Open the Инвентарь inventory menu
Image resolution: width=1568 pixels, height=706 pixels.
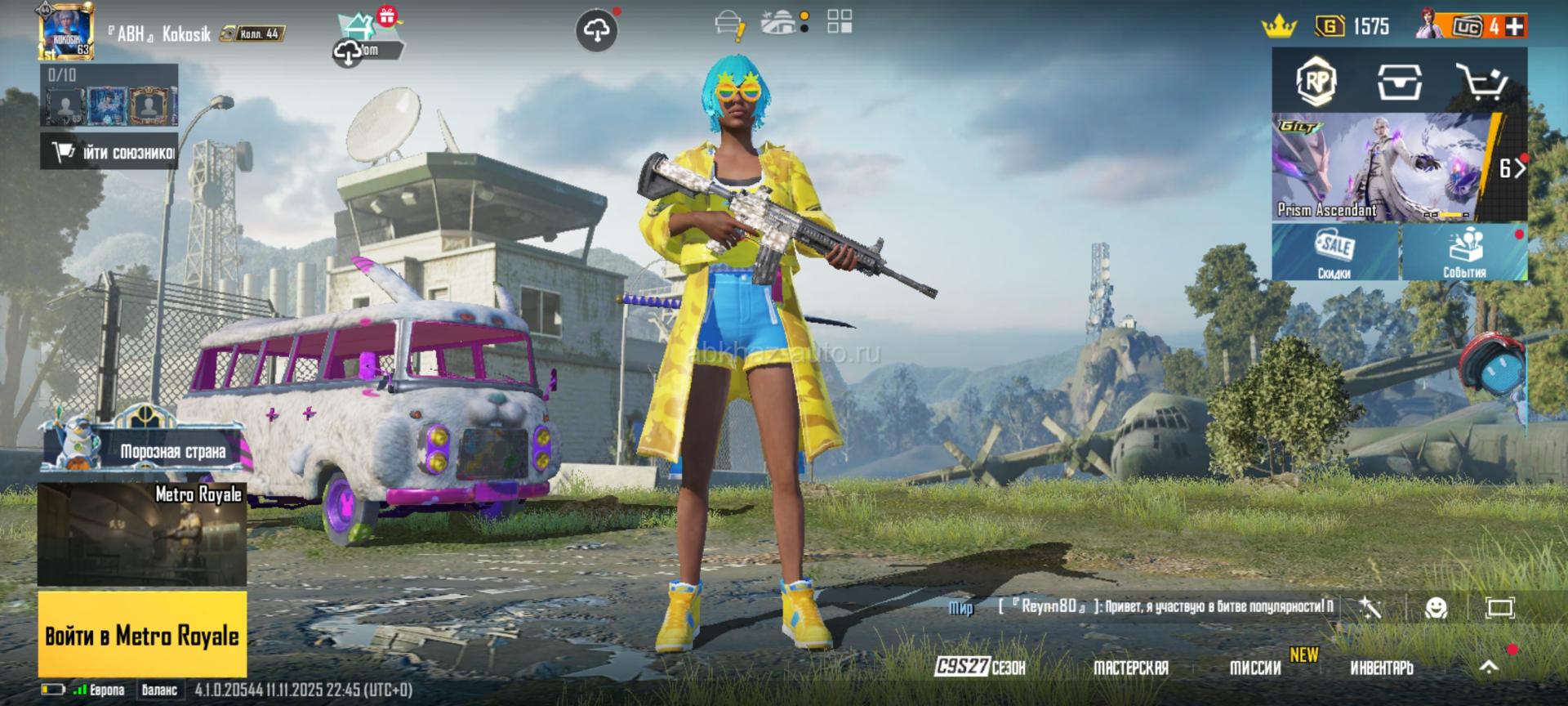(x=1381, y=668)
